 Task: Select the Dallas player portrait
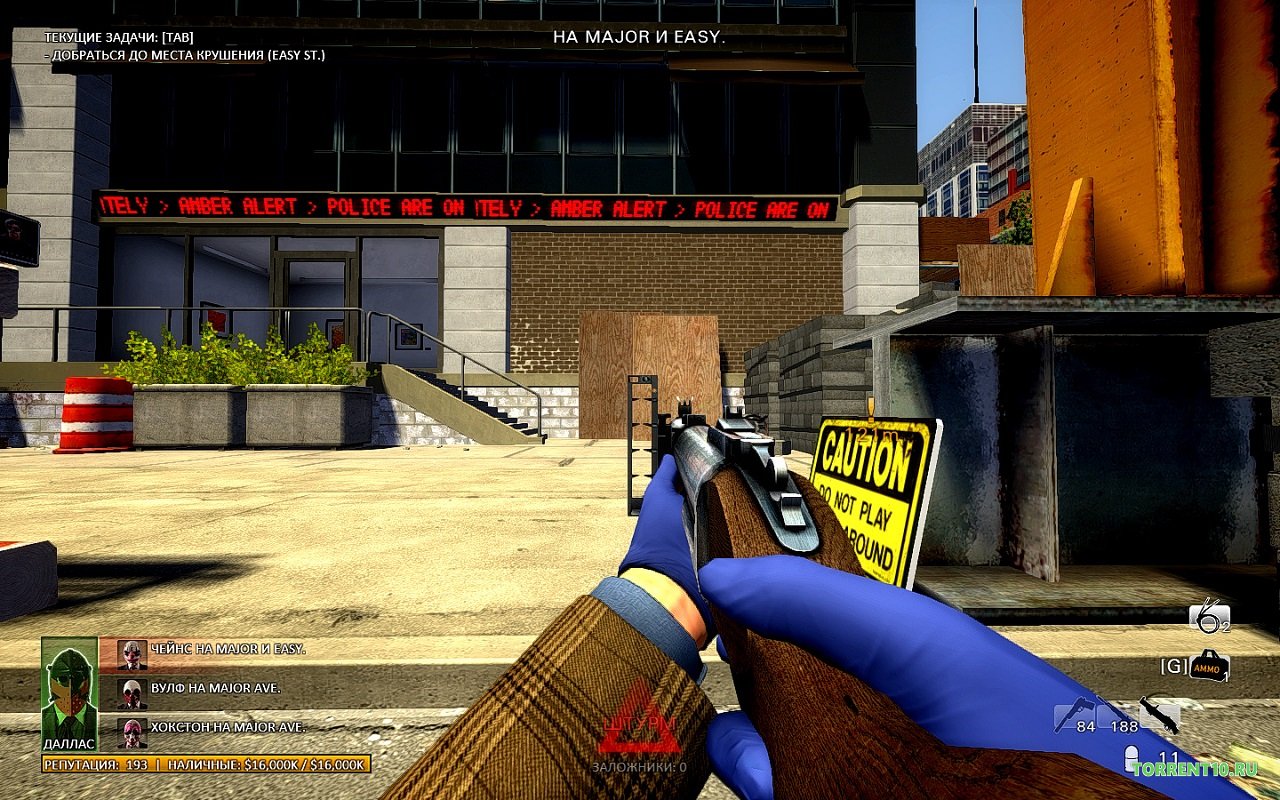(69, 689)
